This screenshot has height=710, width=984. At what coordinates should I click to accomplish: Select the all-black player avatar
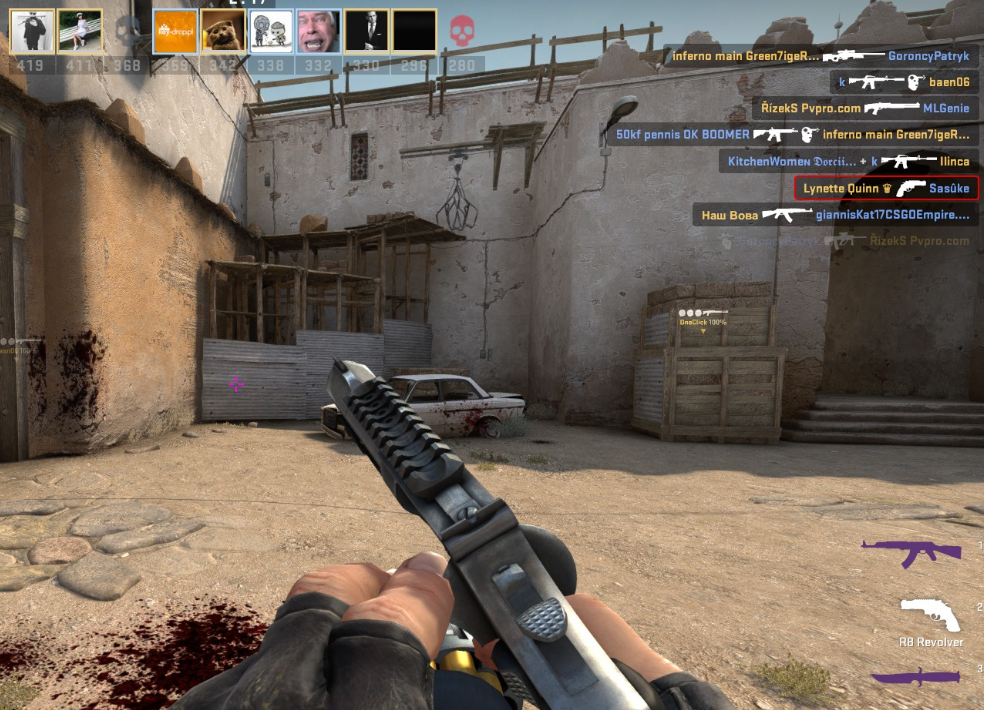point(414,31)
